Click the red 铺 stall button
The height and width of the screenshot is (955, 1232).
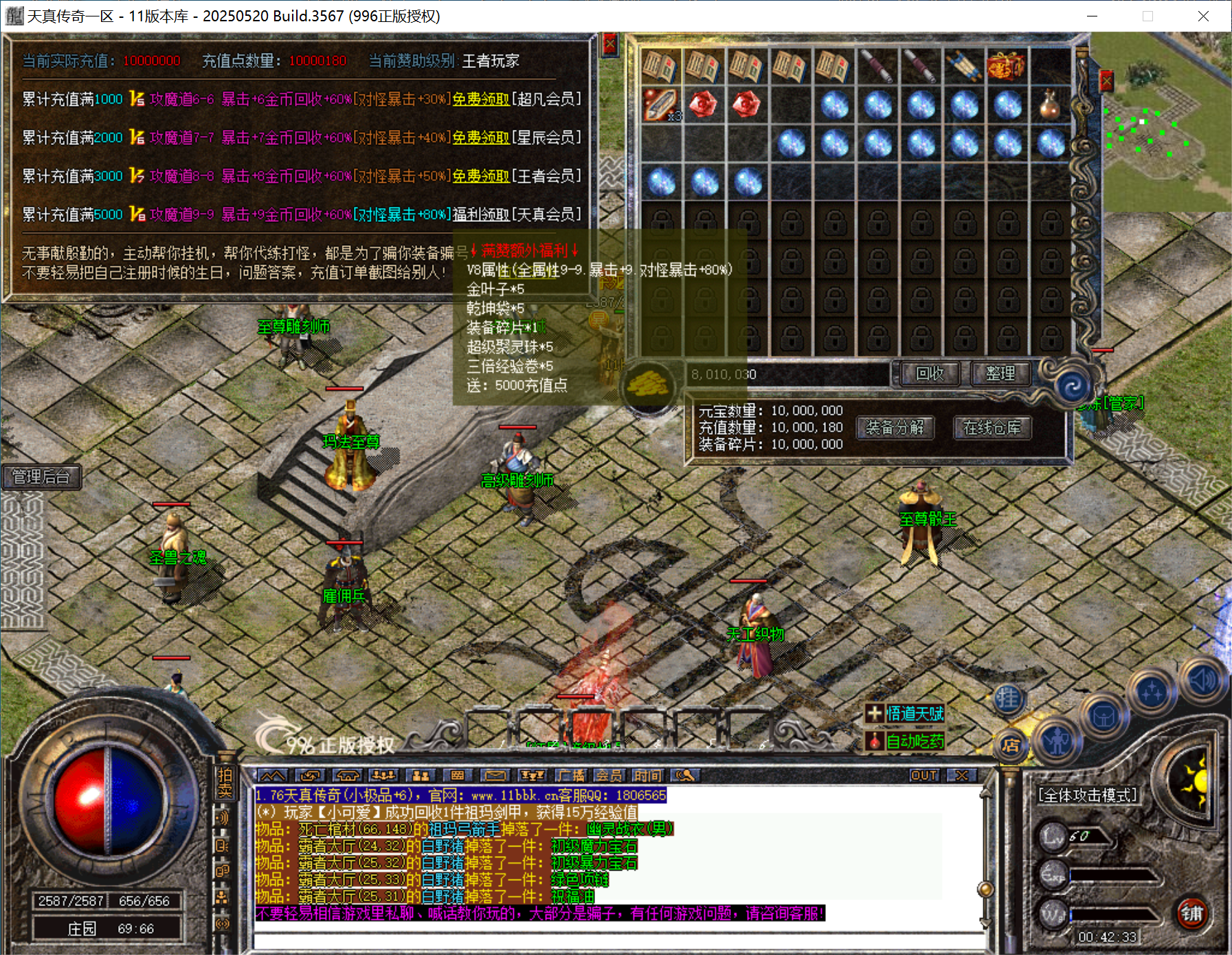(x=1191, y=913)
